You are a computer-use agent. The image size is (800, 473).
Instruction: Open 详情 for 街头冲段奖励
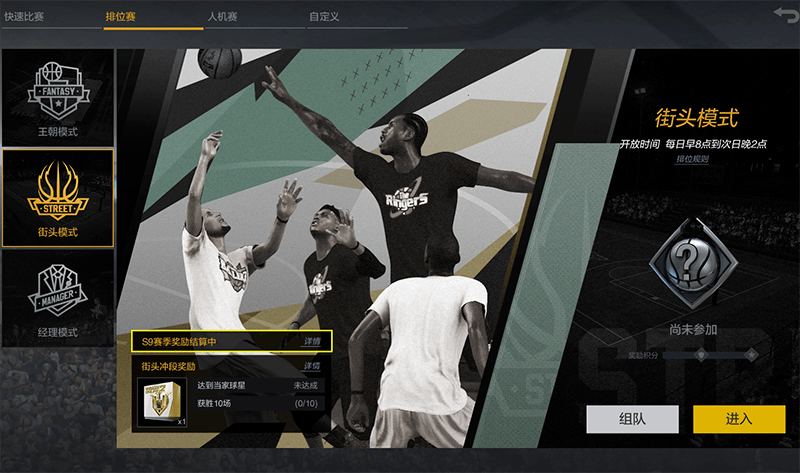click(313, 366)
